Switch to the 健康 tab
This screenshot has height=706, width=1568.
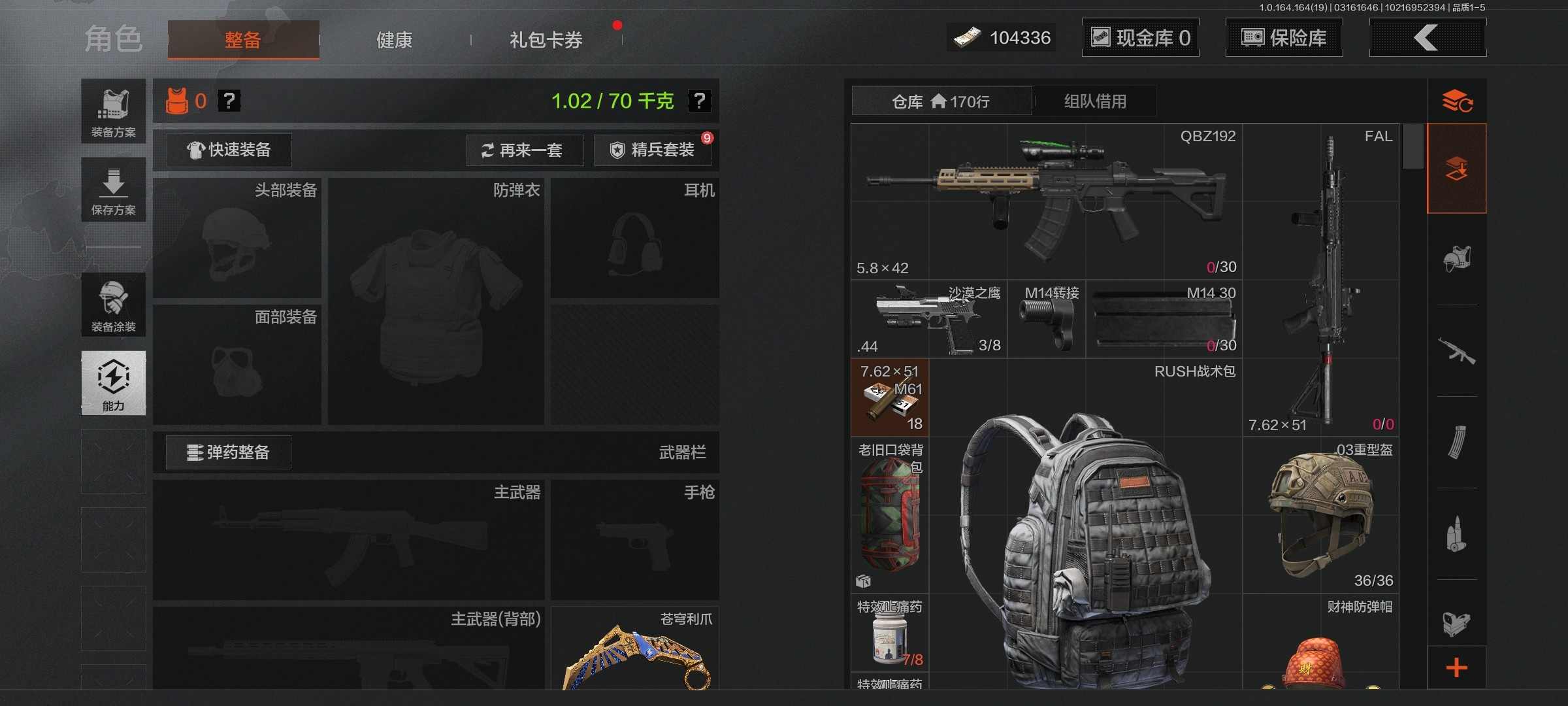click(393, 39)
